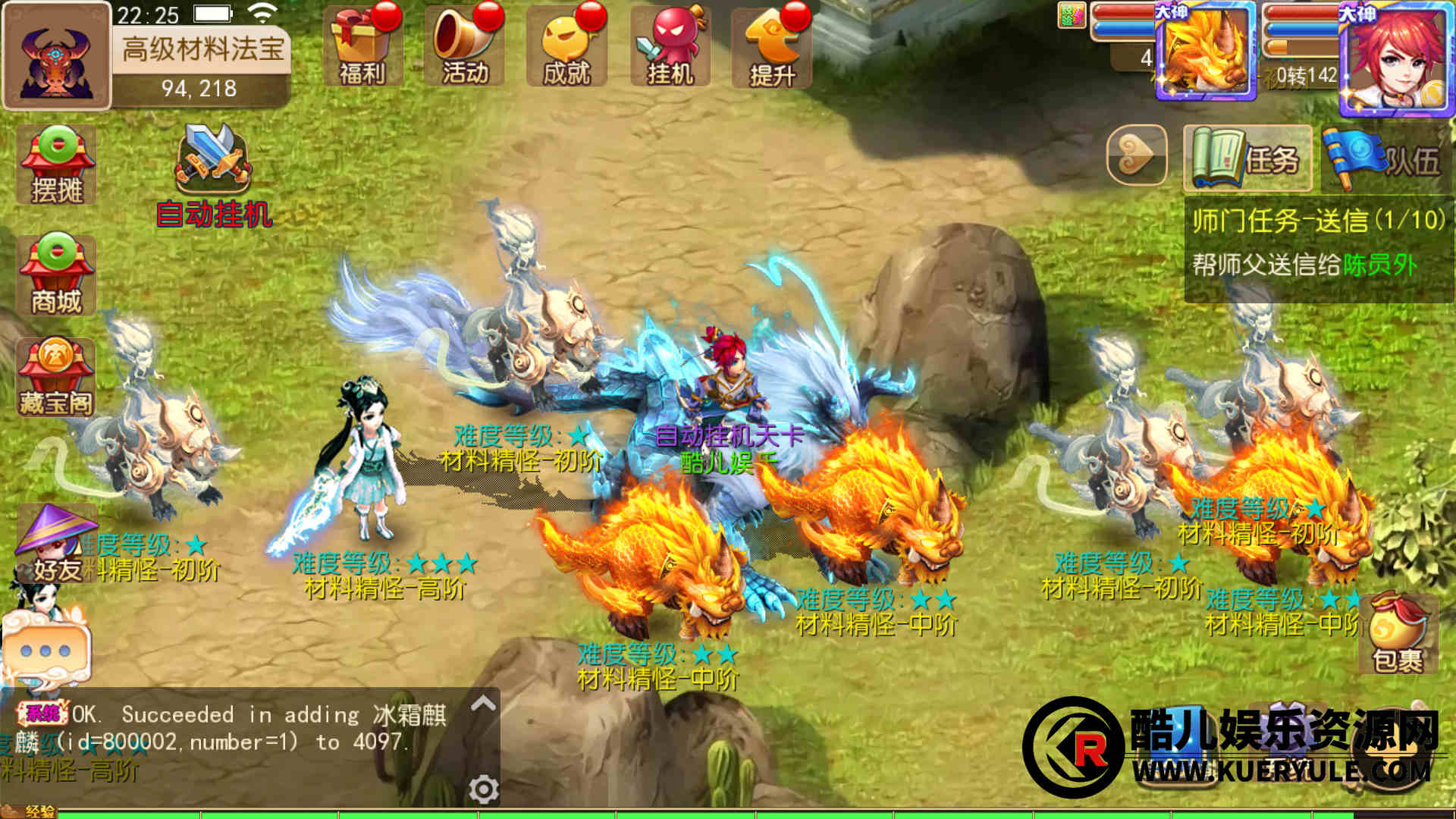This screenshot has height=819, width=1456.
Task: Open the 商城 mall store
Action: click(x=57, y=275)
